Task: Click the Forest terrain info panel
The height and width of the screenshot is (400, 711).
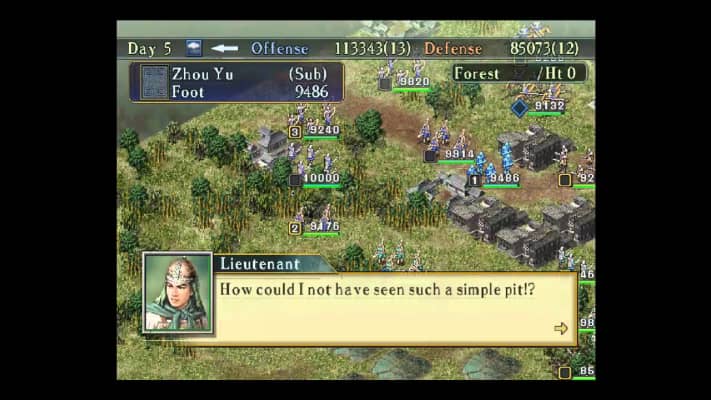Action: pyautogui.click(x=517, y=73)
